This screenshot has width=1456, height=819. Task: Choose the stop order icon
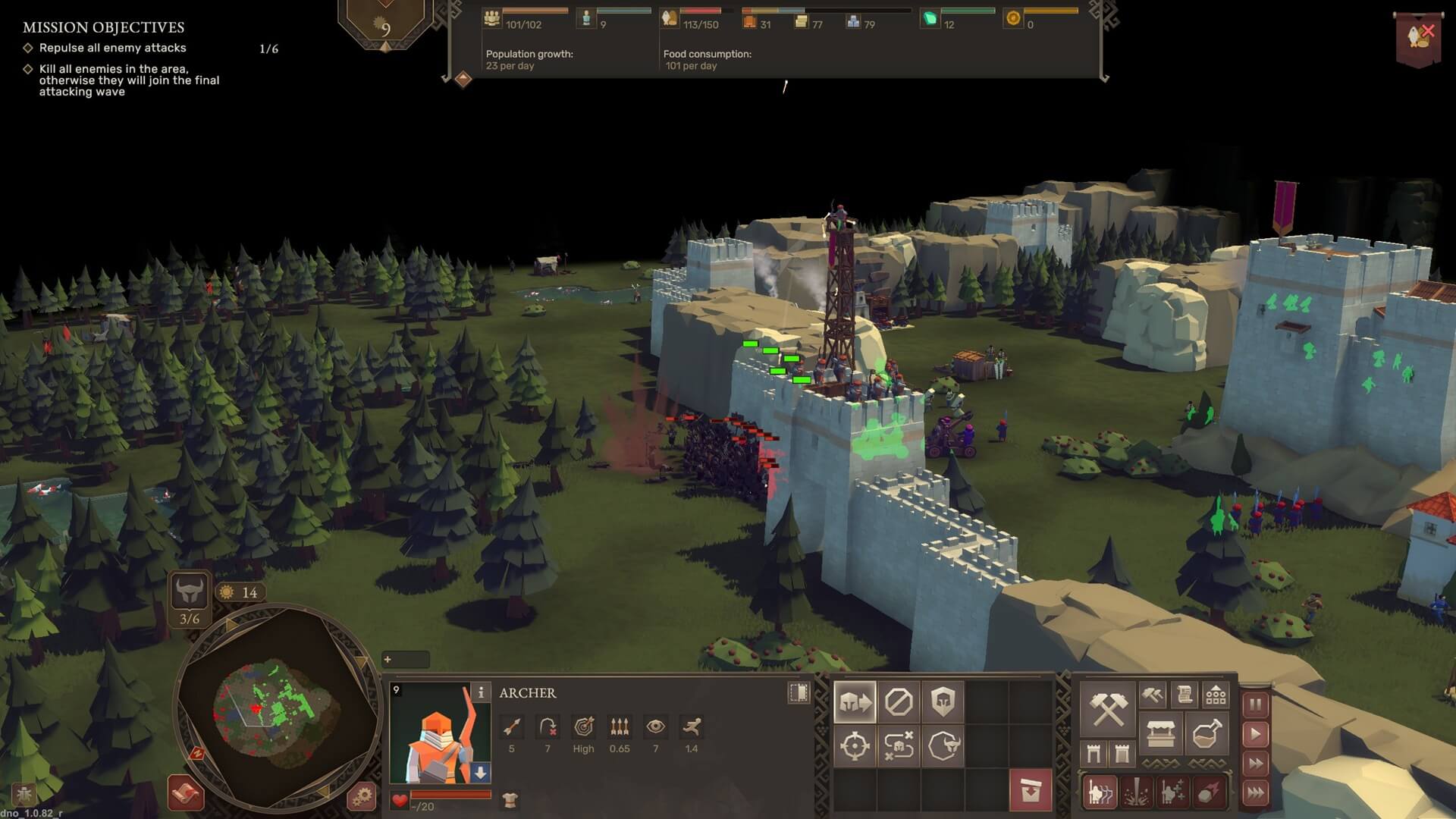tap(899, 702)
